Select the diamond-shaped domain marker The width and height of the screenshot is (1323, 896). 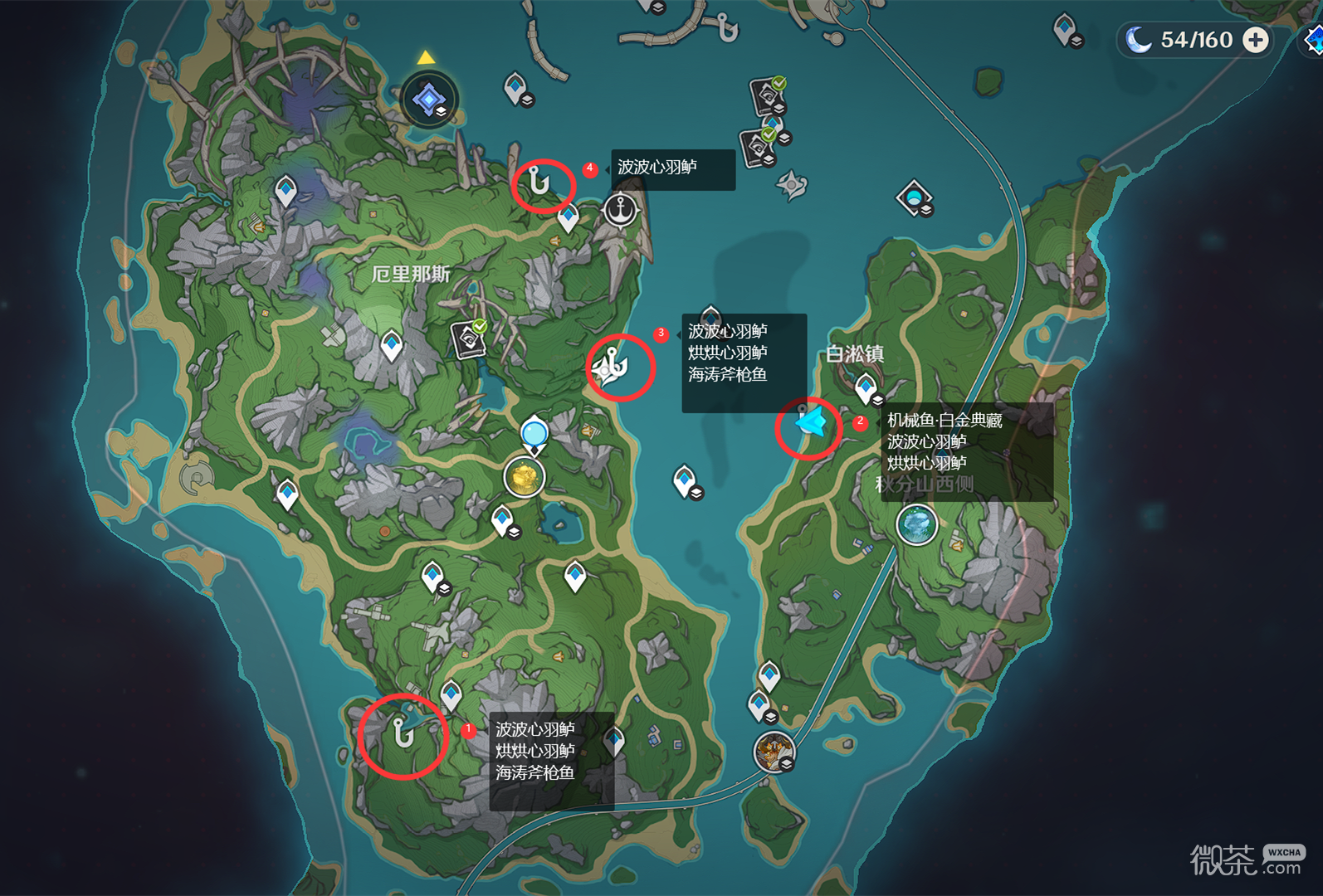[914, 197]
